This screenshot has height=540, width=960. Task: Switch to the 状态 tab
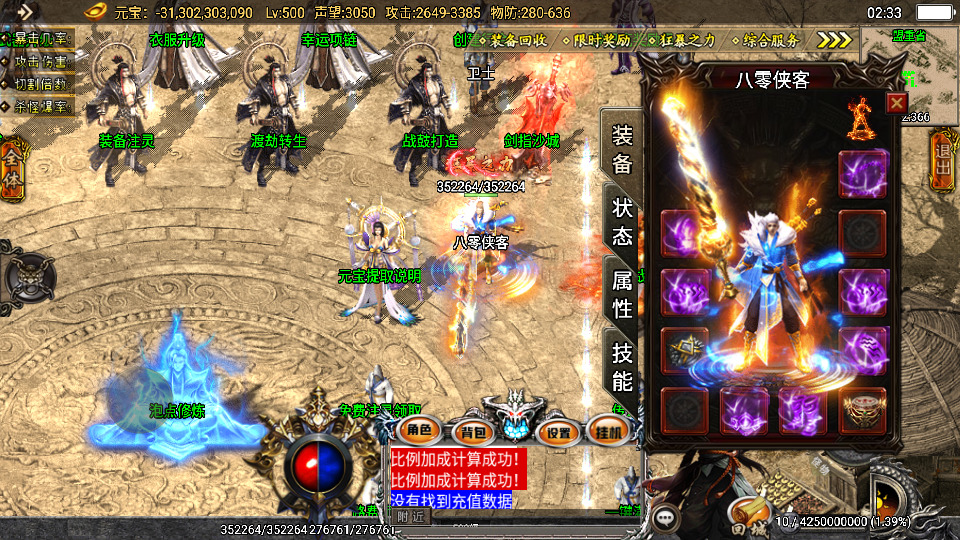621,222
